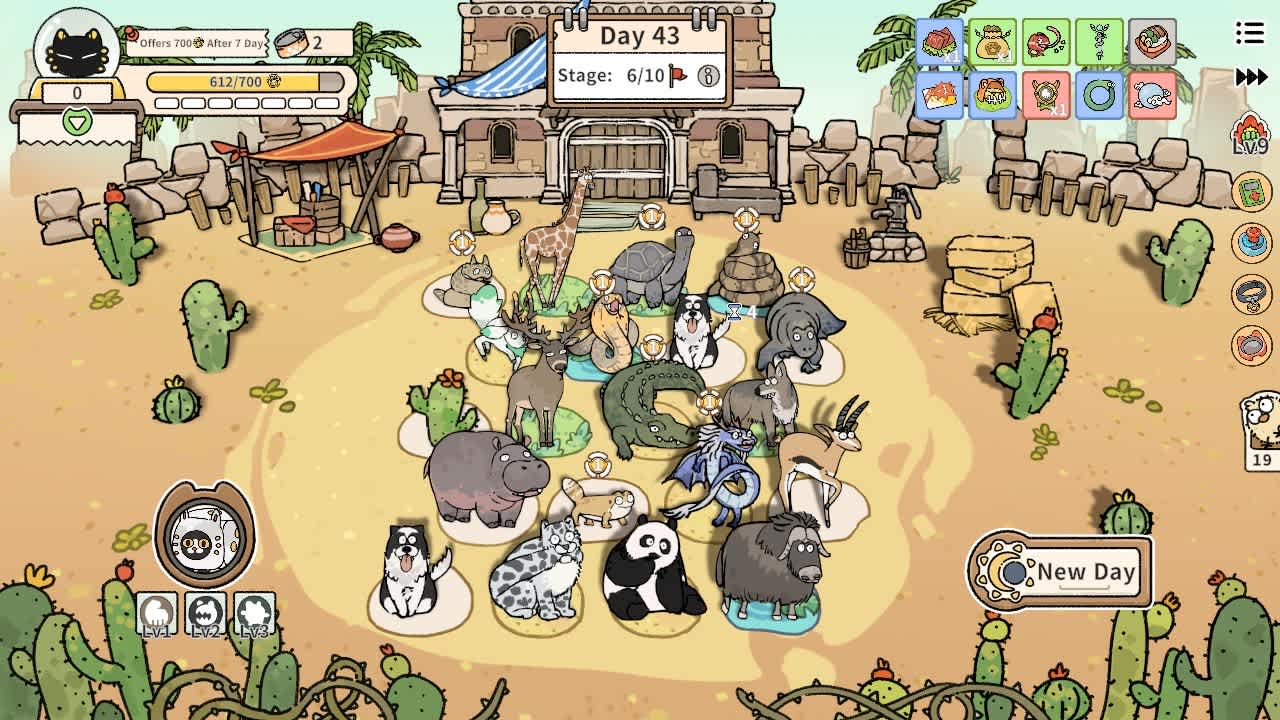Click the Lv9 flame badge
The image size is (1280, 720).
tap(1250, 133)
